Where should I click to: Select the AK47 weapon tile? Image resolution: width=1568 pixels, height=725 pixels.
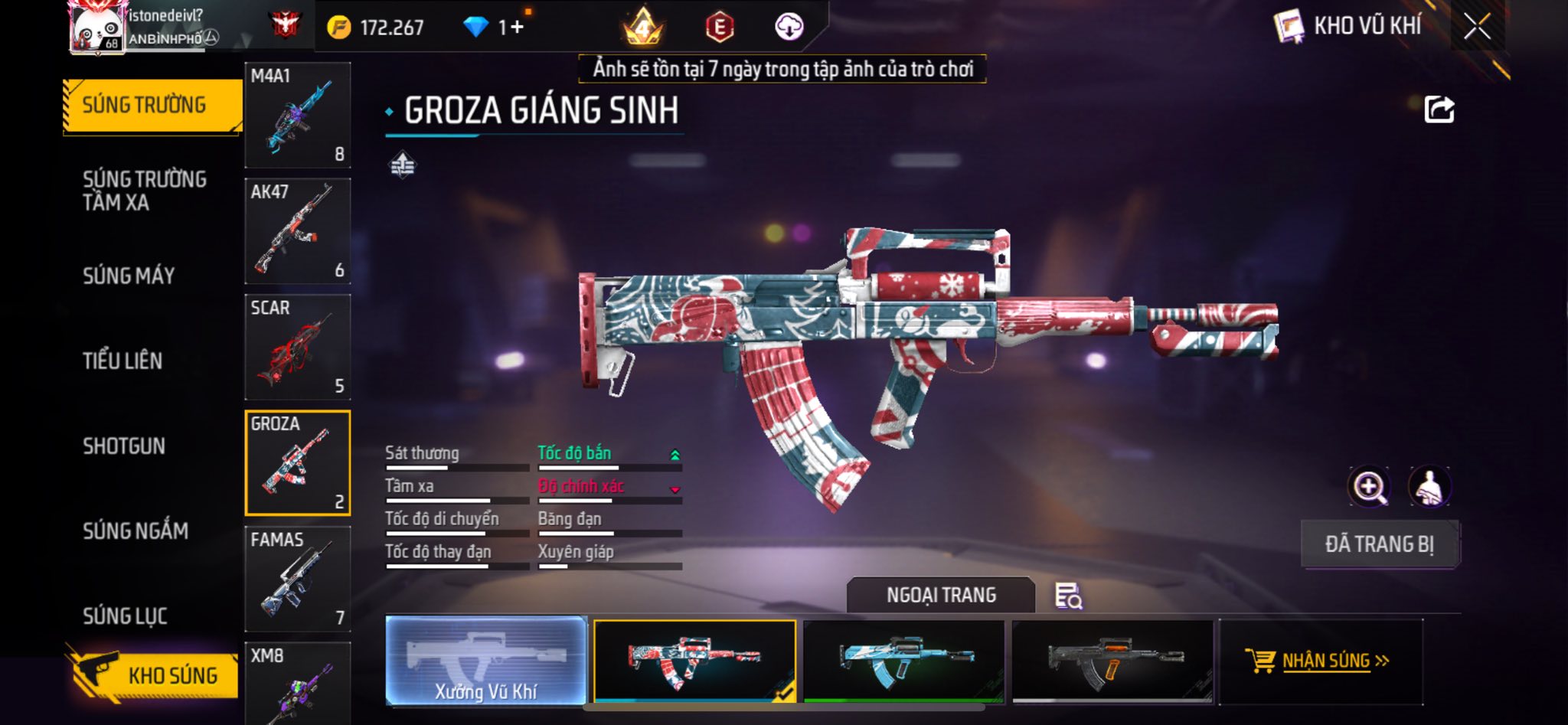coord(297,231)
